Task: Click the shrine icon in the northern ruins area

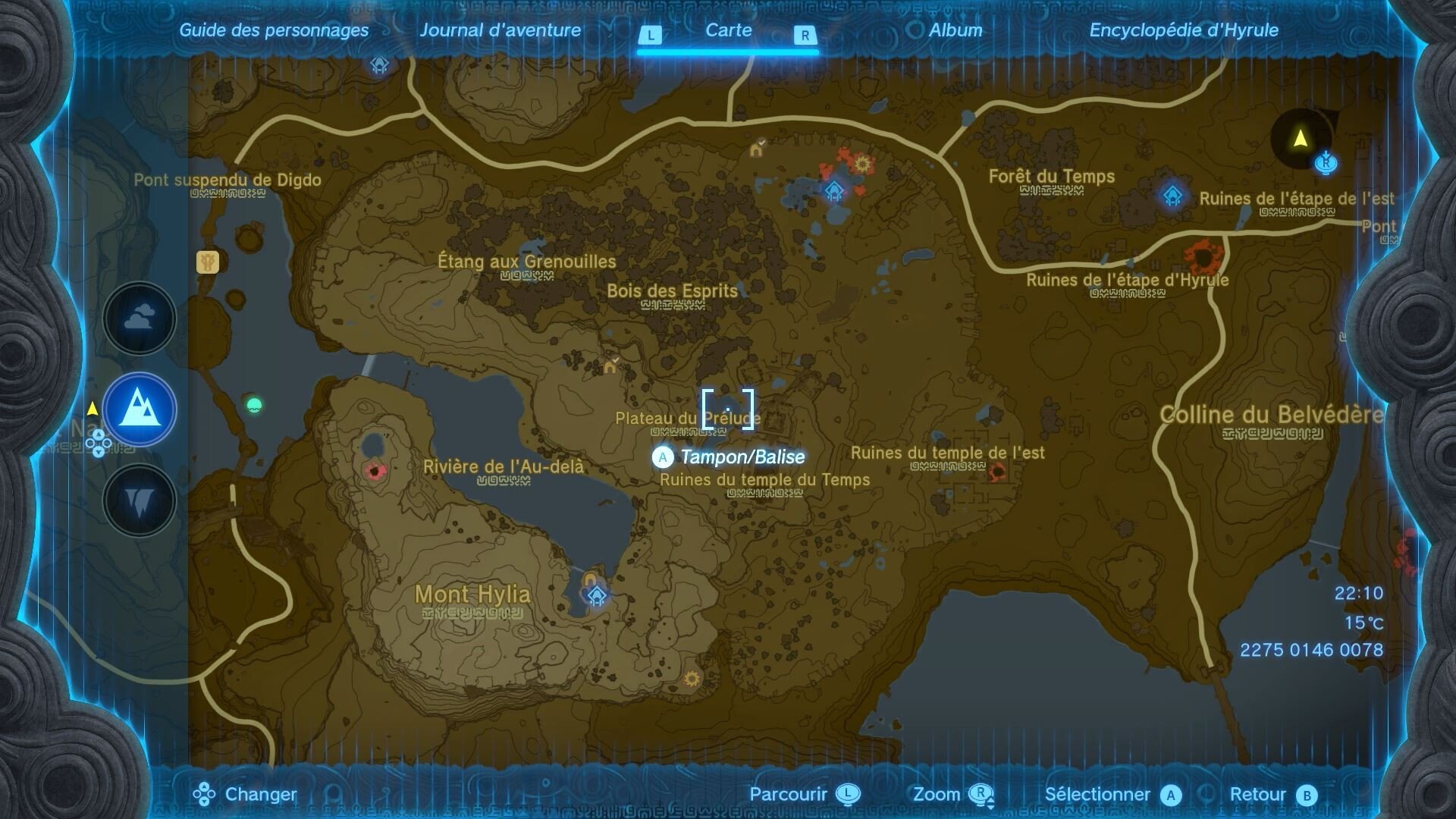Action: tap(833, 192)
